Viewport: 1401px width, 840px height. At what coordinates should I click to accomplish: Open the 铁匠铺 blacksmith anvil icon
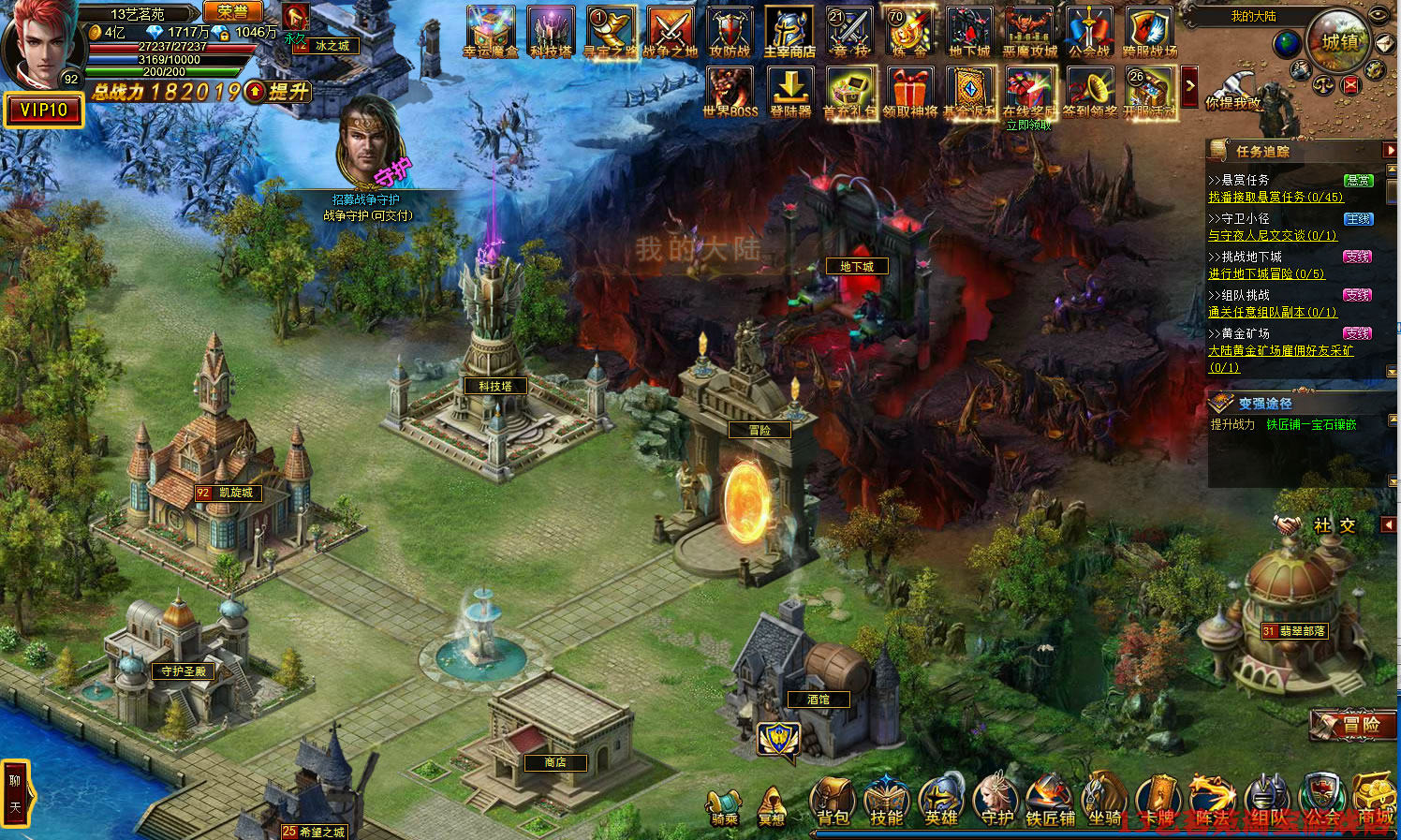point(1050,802)
